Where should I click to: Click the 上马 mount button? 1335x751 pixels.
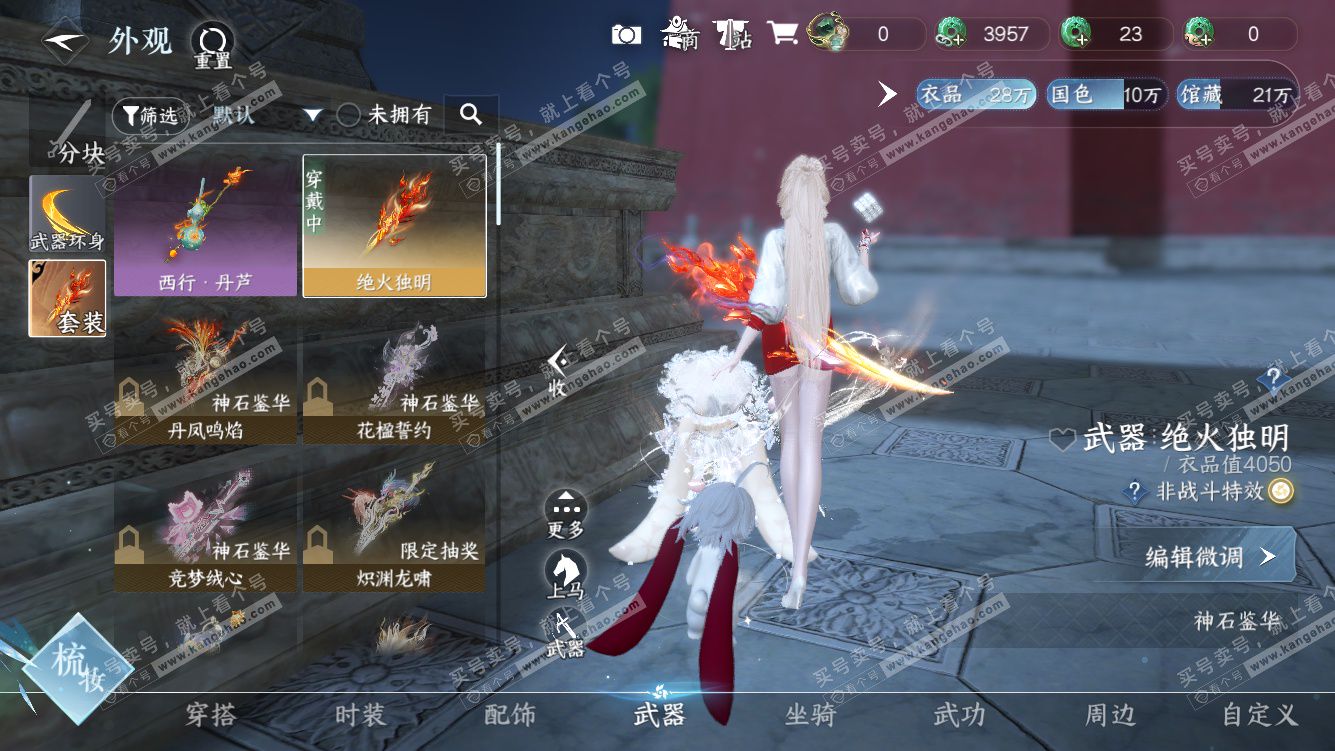click(x=566, y=575)
